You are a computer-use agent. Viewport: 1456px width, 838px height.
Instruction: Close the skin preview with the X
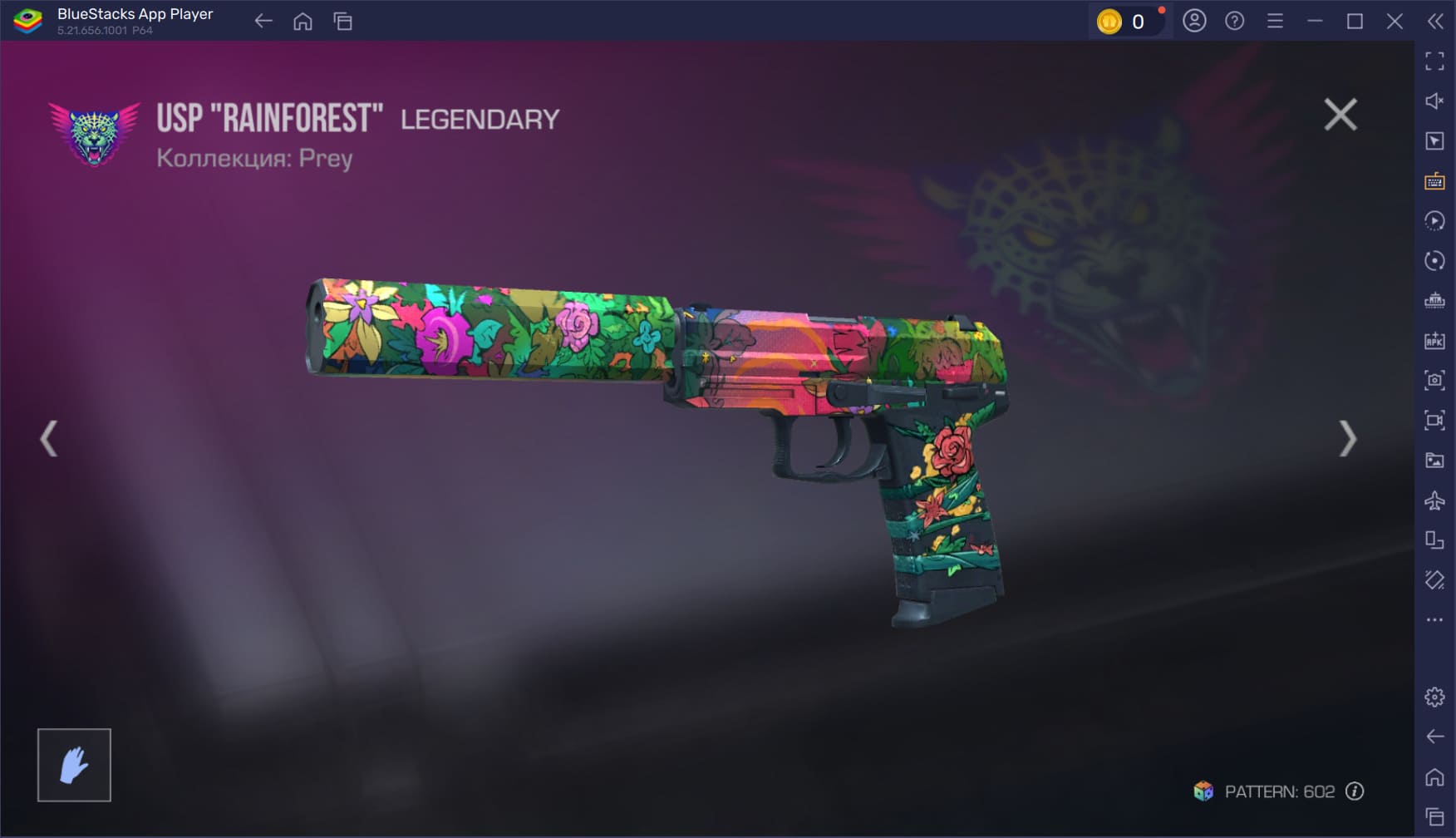[x=1340, y=115]
